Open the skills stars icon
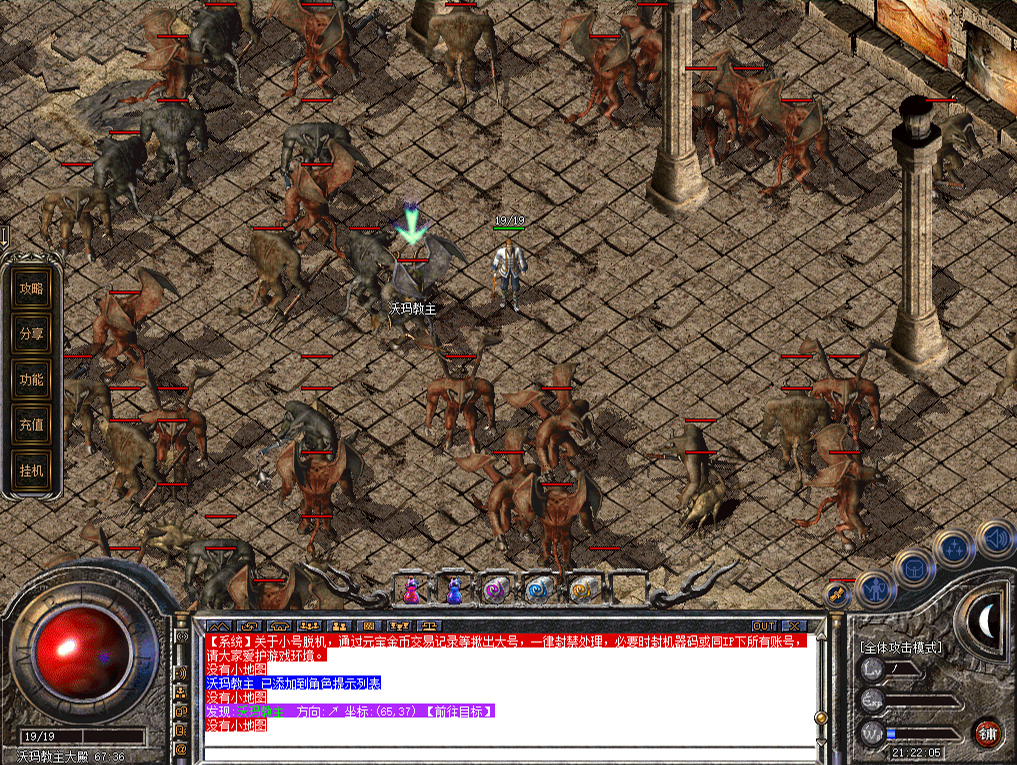 (953, 548)
